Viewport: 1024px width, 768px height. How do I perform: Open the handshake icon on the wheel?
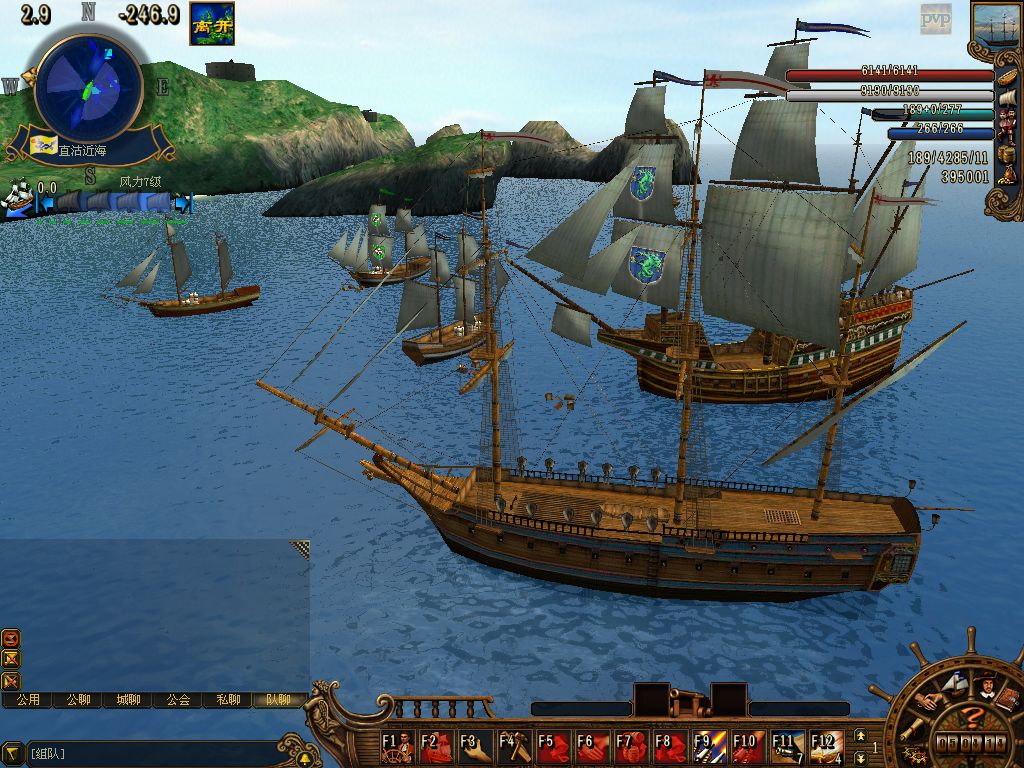pyautogui.click(x=927, y=701)
